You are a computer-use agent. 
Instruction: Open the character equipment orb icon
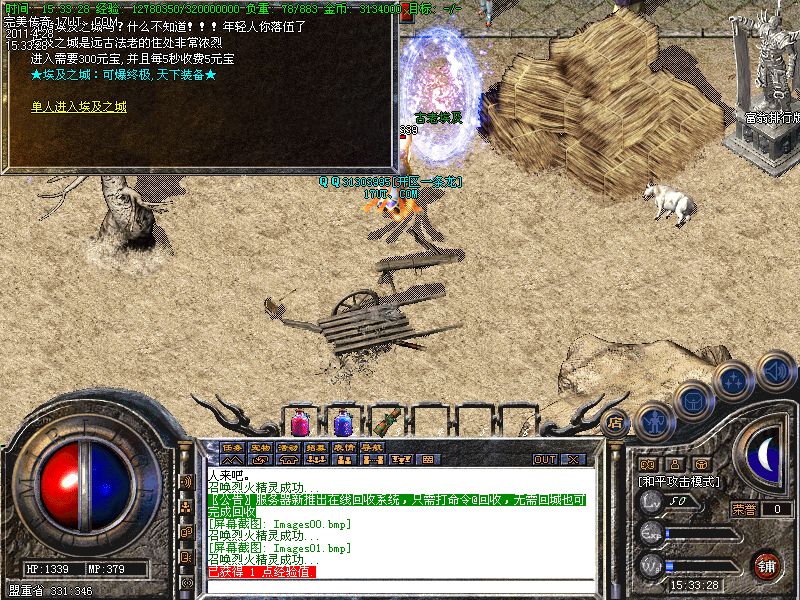tap(654, 419)
